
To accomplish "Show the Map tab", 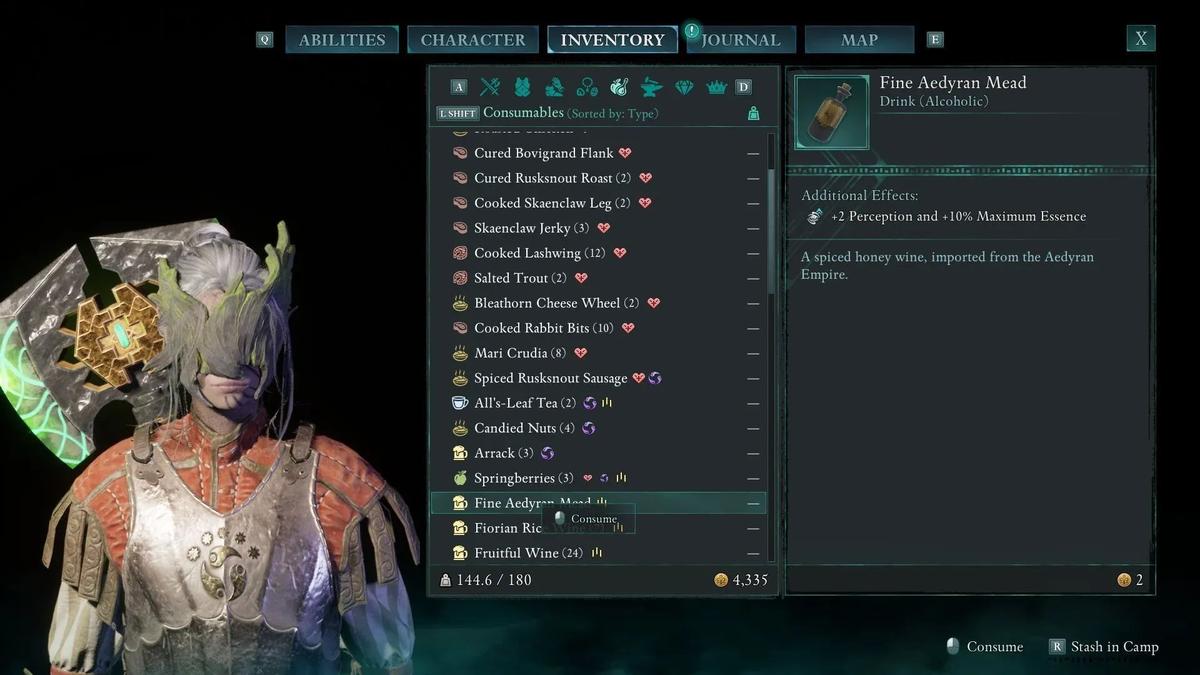I will [x=859, y=40].
